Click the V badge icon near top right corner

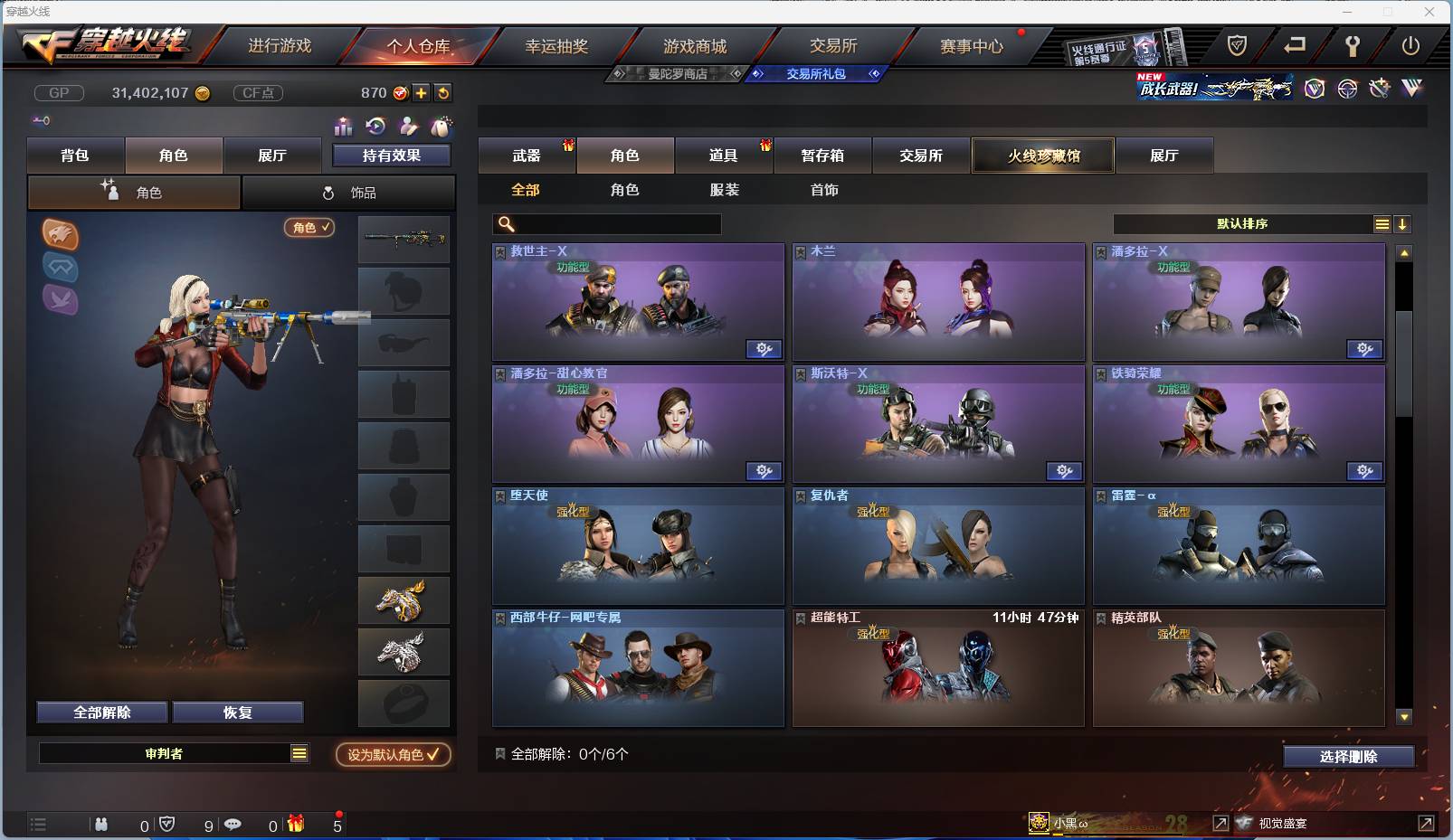[x=1315, y=90]
